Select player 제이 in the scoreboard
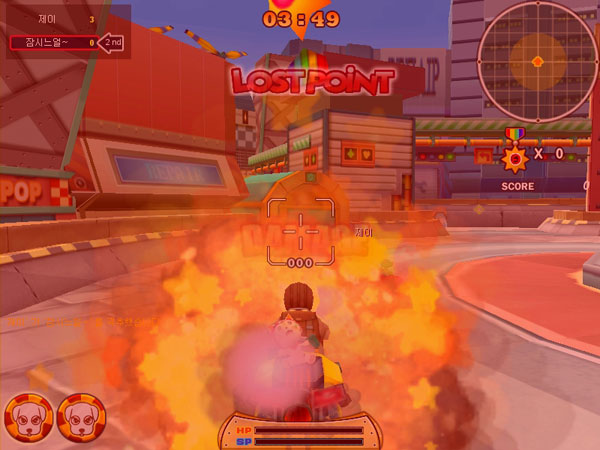600x450 pixels. (x=50, y=18)
